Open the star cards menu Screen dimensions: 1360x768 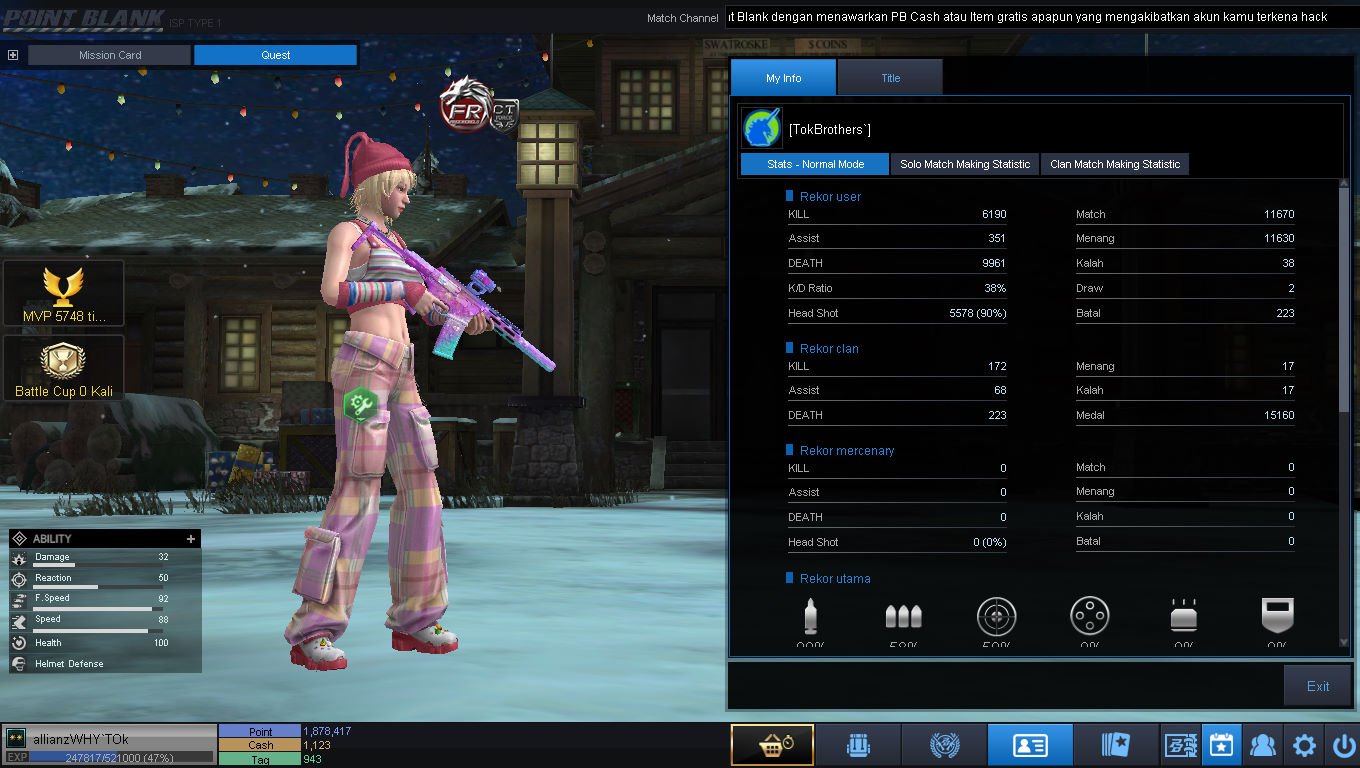pyautogui.click(x=1116, y=745)
